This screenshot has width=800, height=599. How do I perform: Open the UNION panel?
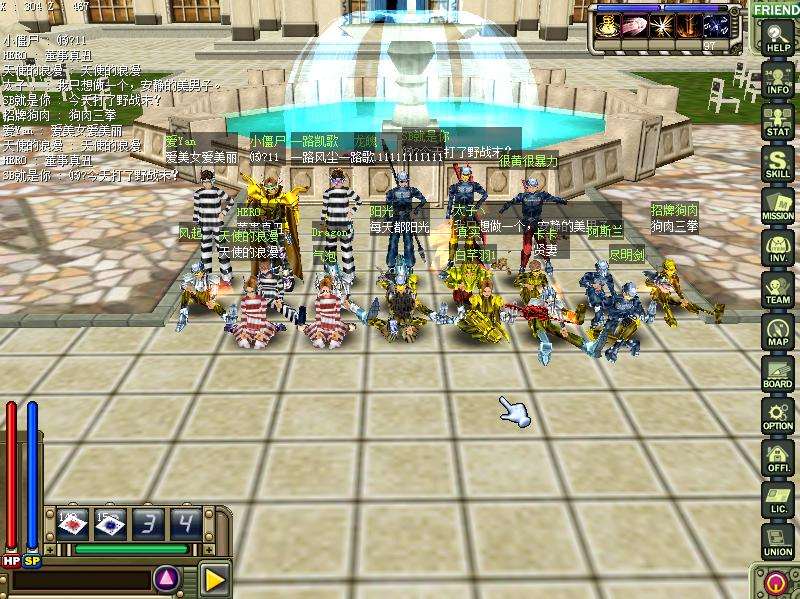(x=777, y=542)
